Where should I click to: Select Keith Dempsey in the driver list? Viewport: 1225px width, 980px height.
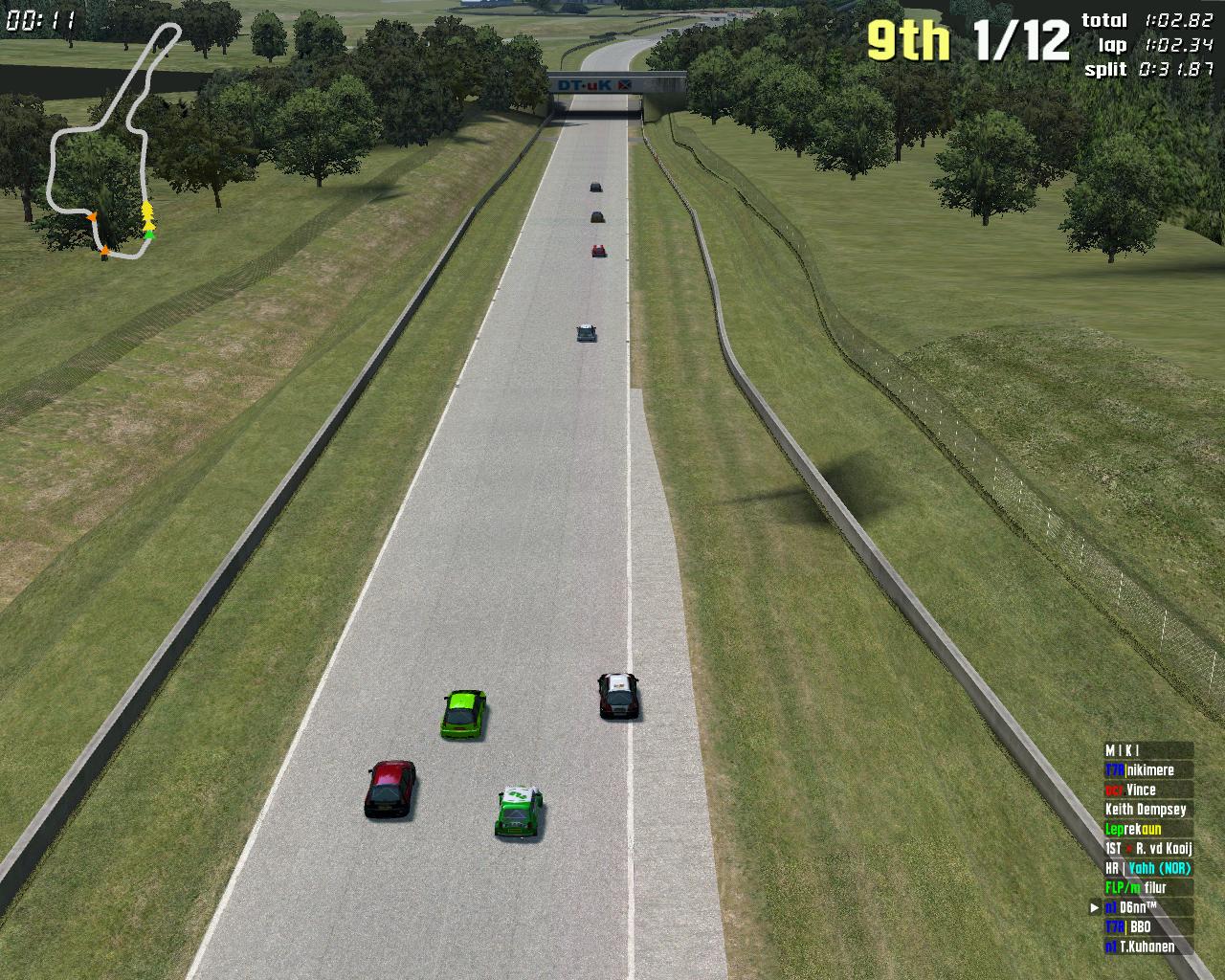tap(1147, 810)
